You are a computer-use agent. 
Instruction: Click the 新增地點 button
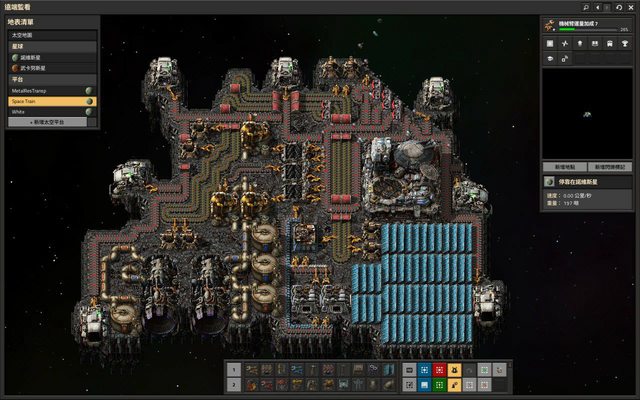[x=564, y=165]
